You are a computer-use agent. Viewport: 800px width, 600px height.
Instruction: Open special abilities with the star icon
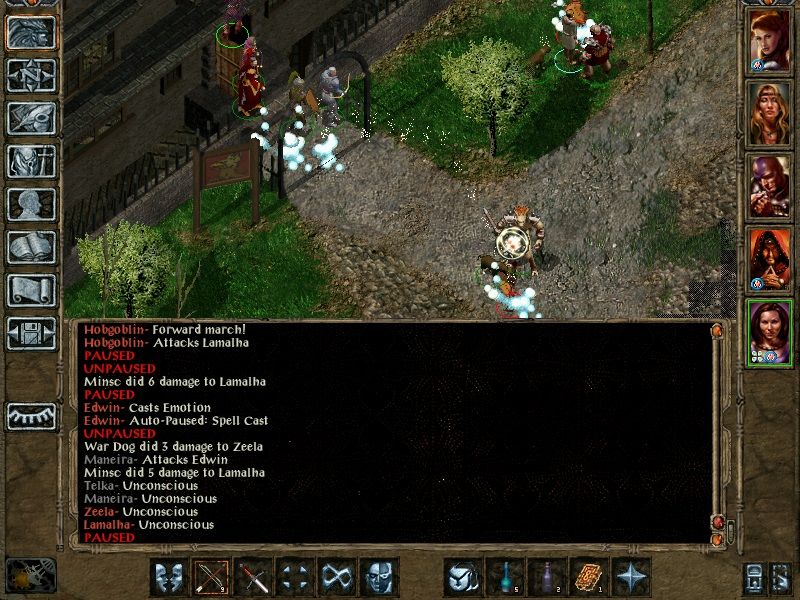(633, 577)
